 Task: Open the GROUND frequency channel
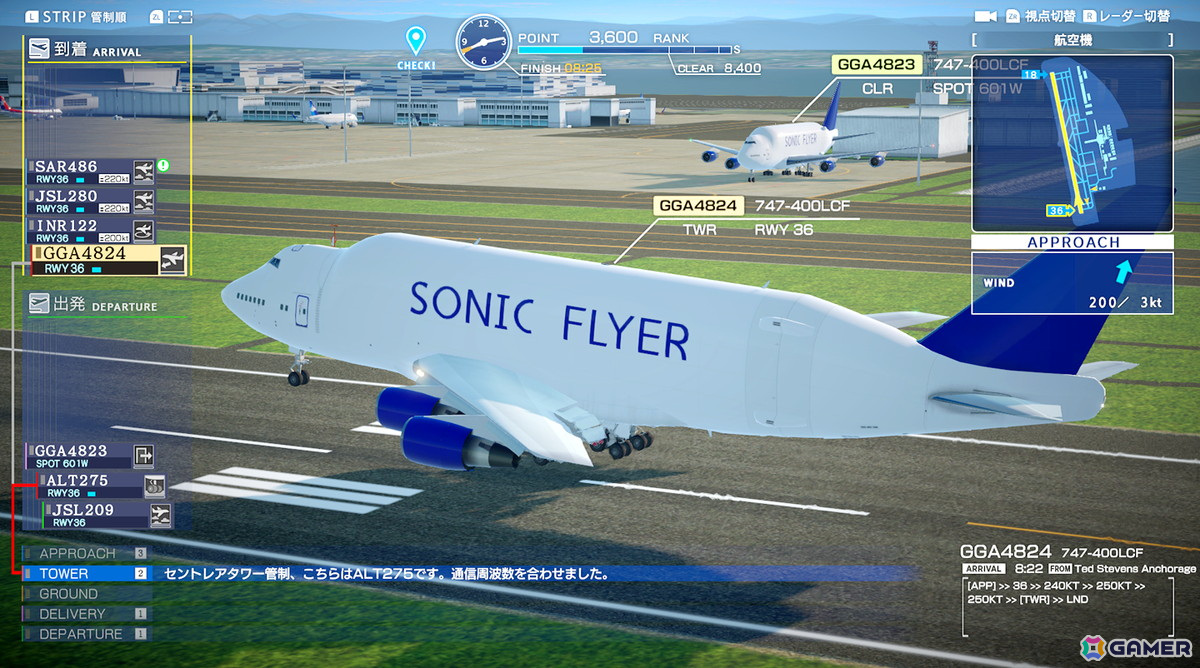coord(68,594)
